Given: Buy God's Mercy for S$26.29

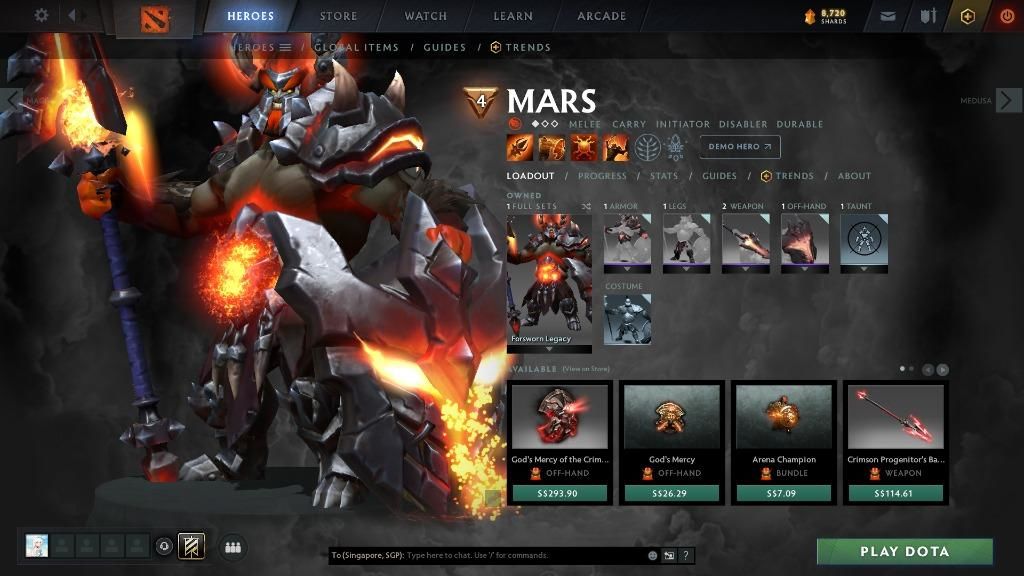Looking at the screenshot, I should [x=671, y=493].
